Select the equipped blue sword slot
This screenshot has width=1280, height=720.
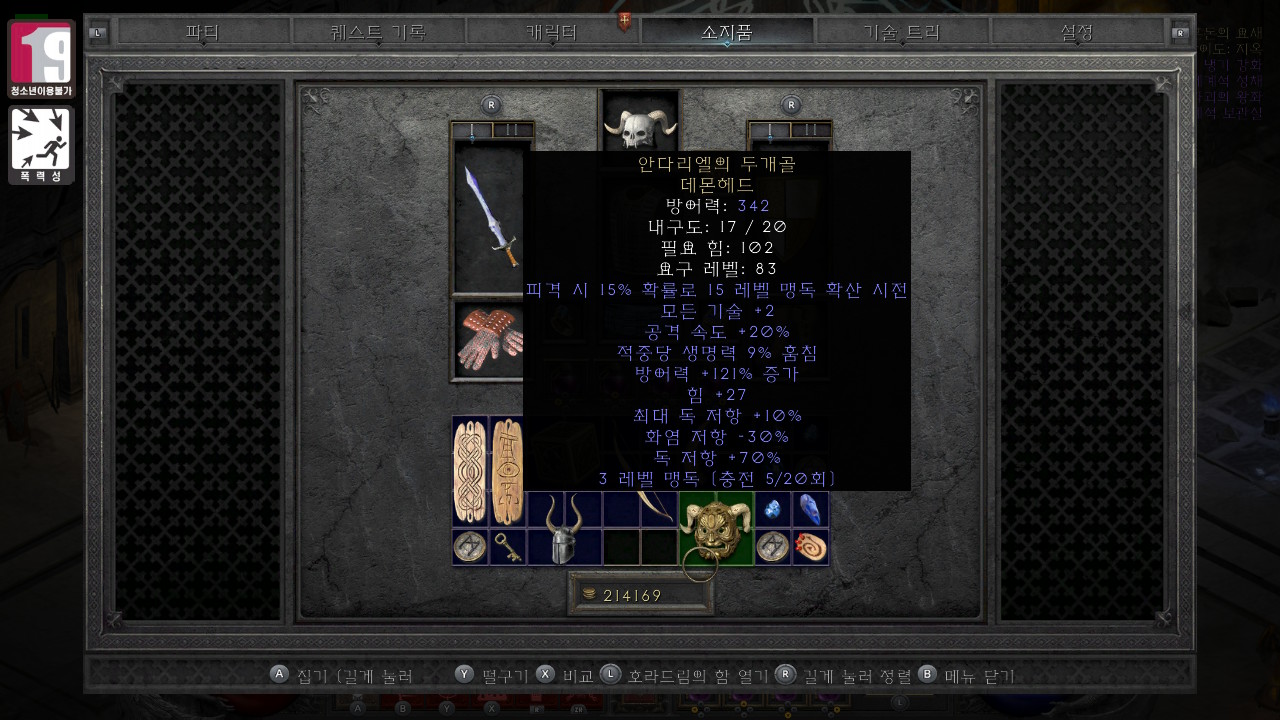tap(490, 215)
